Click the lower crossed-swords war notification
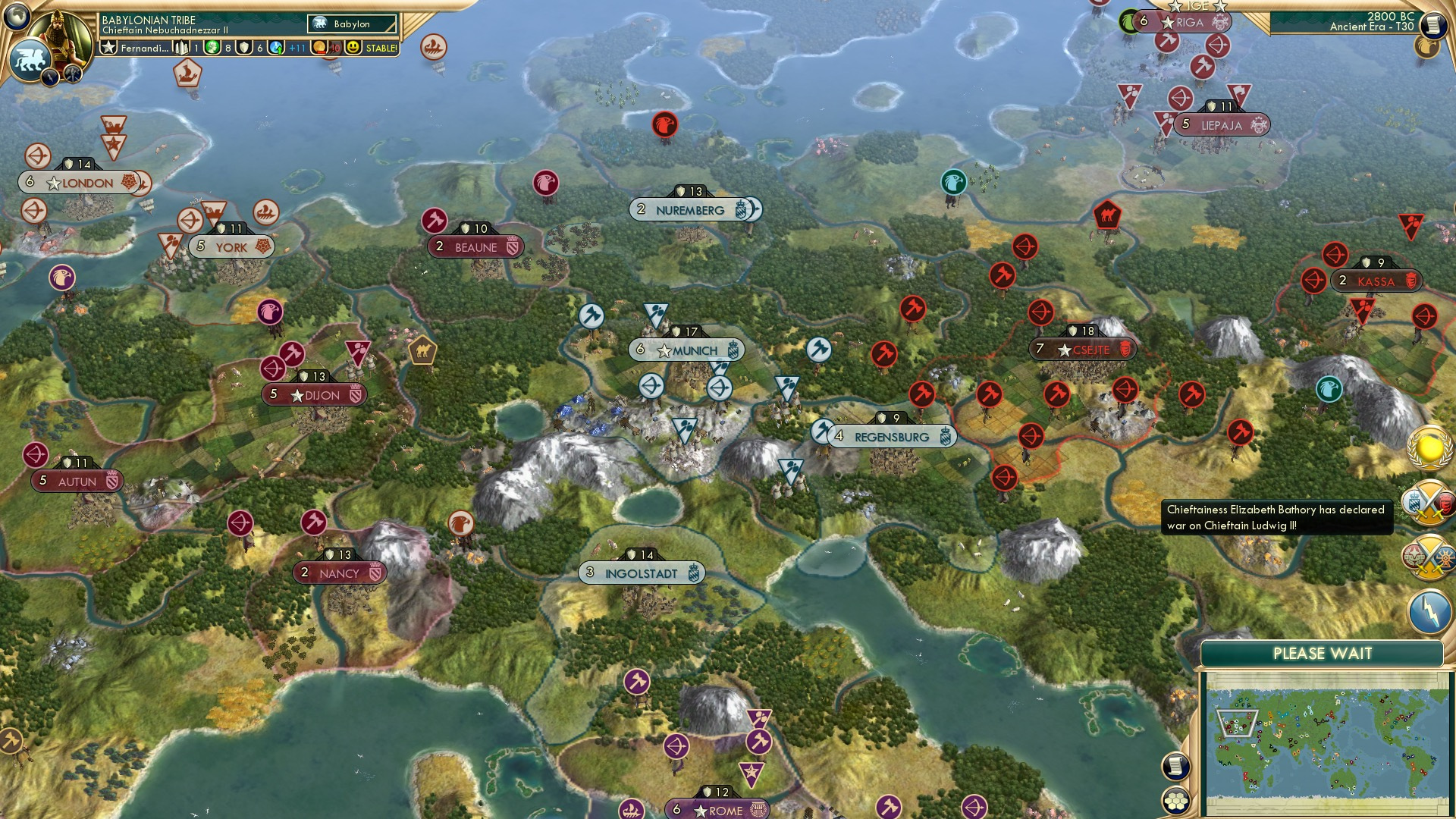Viewport: 1456px width, 819px height. tap(1429, 557)
